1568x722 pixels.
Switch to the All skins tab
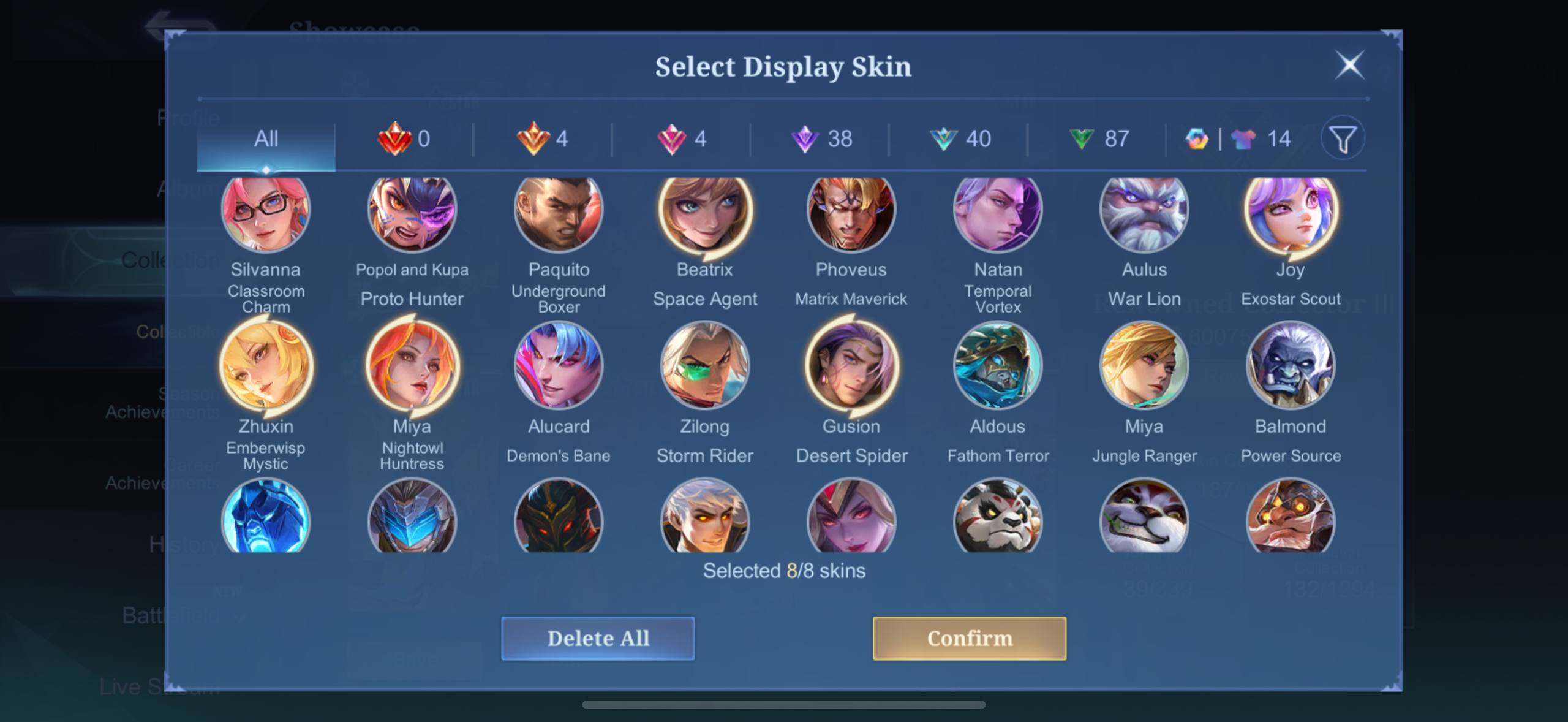(x=265, y=139)
